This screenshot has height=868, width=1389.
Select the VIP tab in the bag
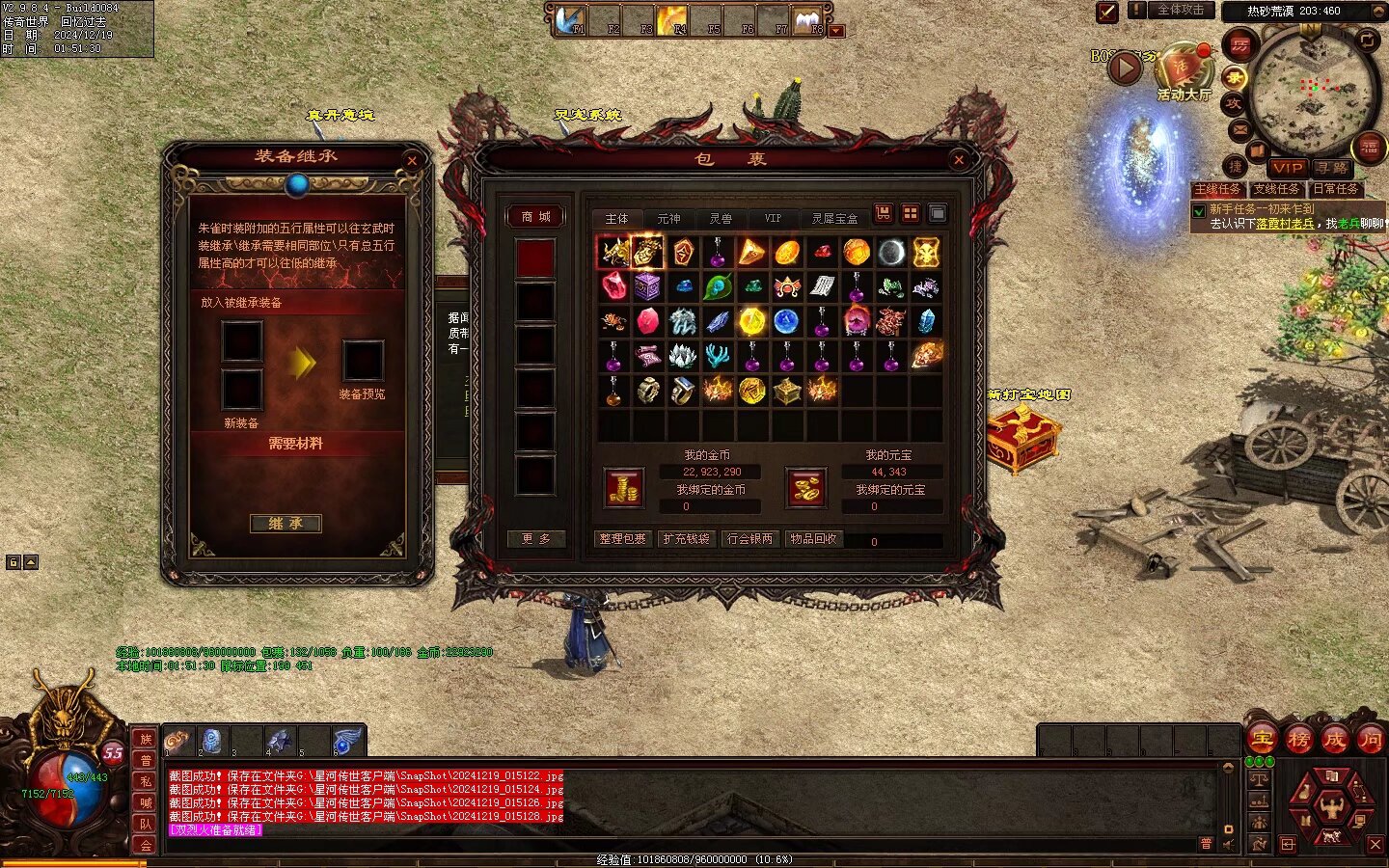click(773, 219)
